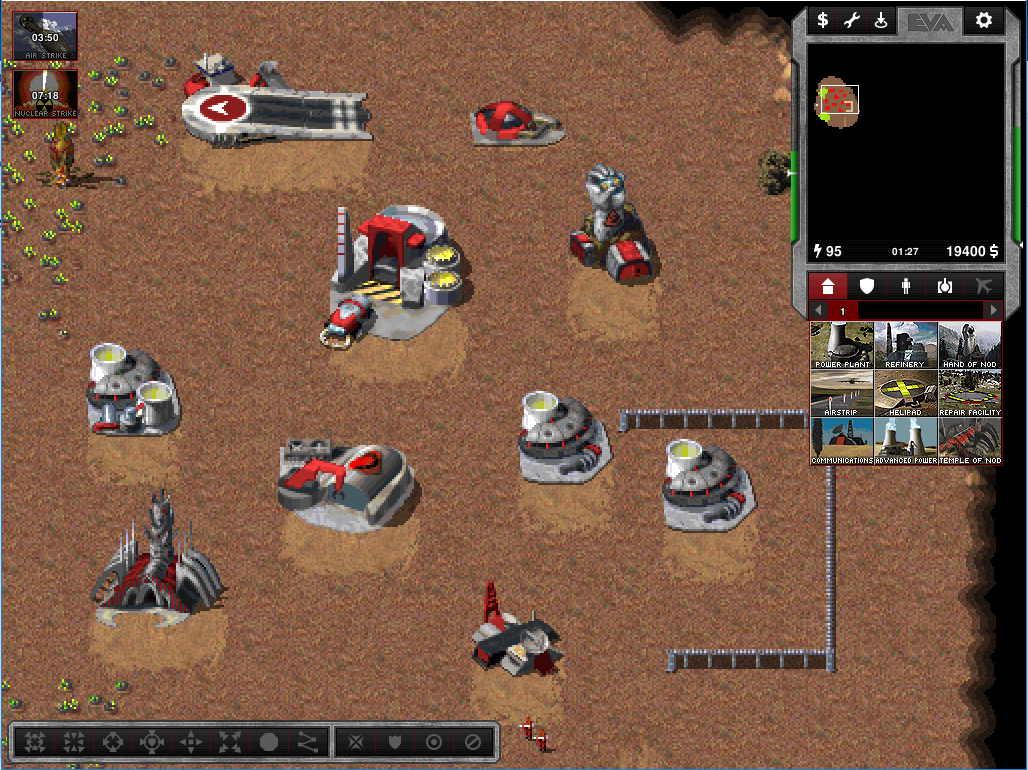Click the stop octagon command button
Viewport: 1028px width, 770px height.
269,743
